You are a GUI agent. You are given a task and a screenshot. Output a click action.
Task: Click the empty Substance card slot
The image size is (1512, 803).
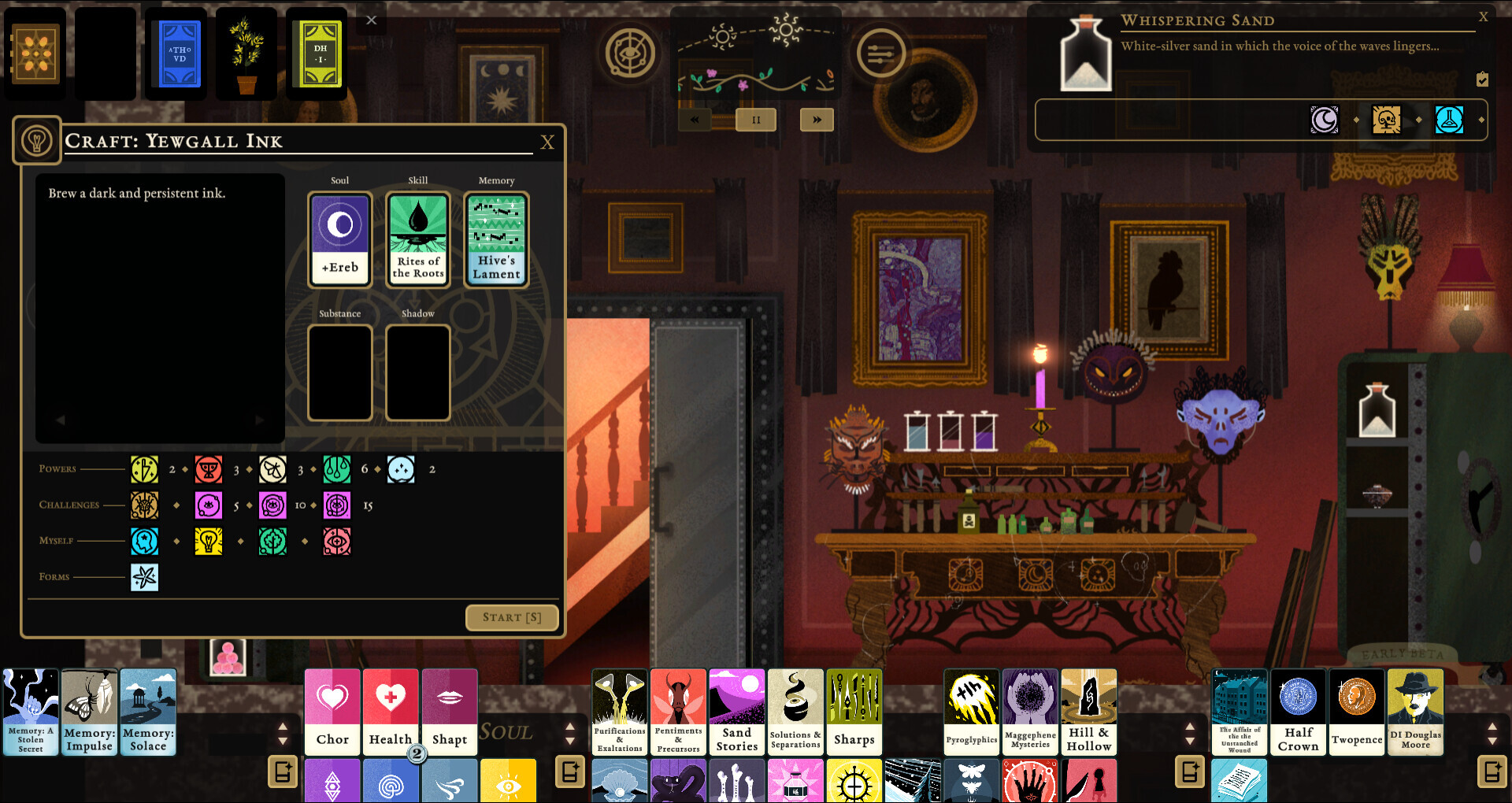tap(339, 372)
